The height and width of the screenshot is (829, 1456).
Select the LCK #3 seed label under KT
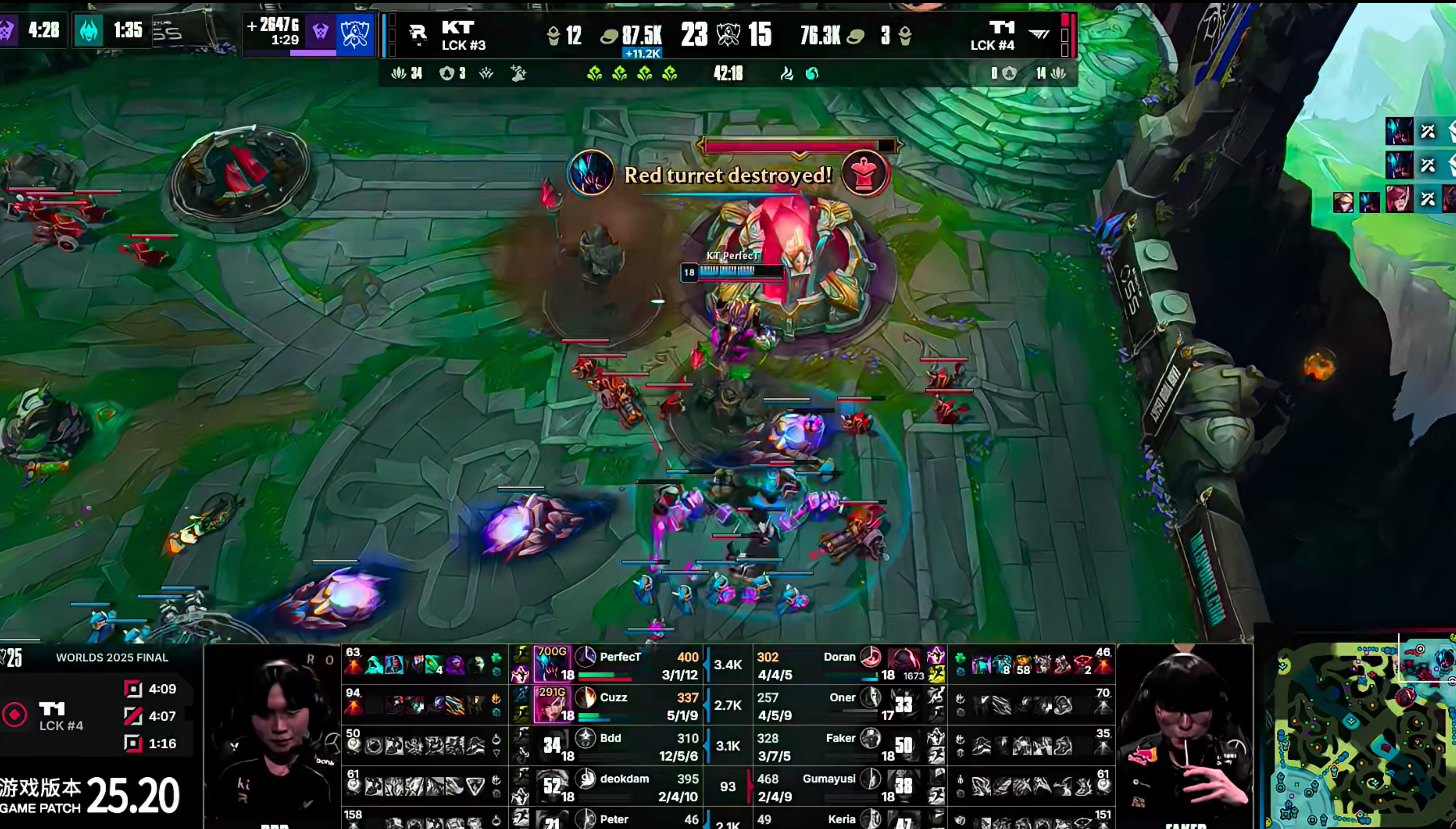pos(464,45)
